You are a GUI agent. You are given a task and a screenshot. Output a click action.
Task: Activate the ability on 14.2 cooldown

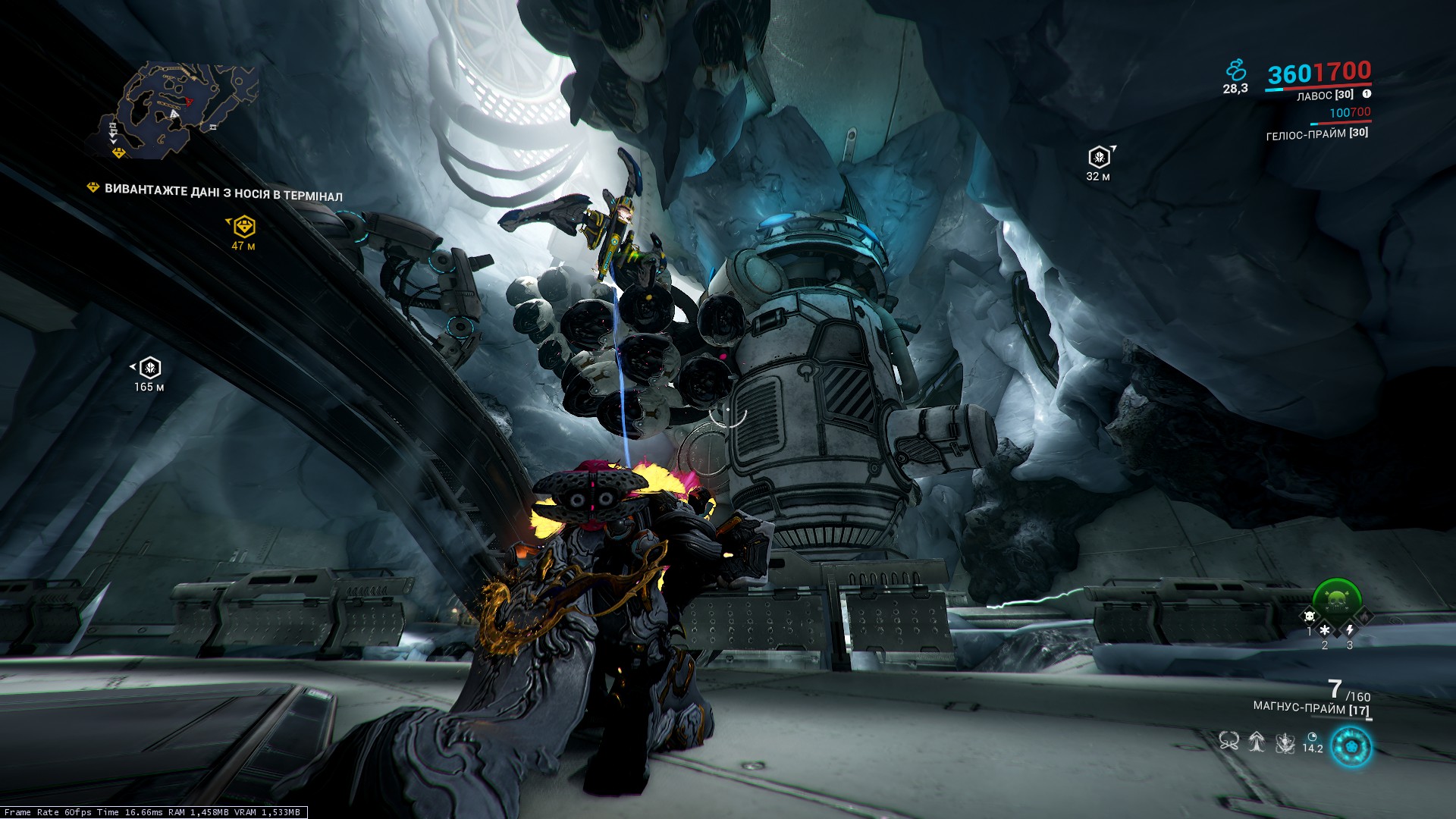(1313, 742)
